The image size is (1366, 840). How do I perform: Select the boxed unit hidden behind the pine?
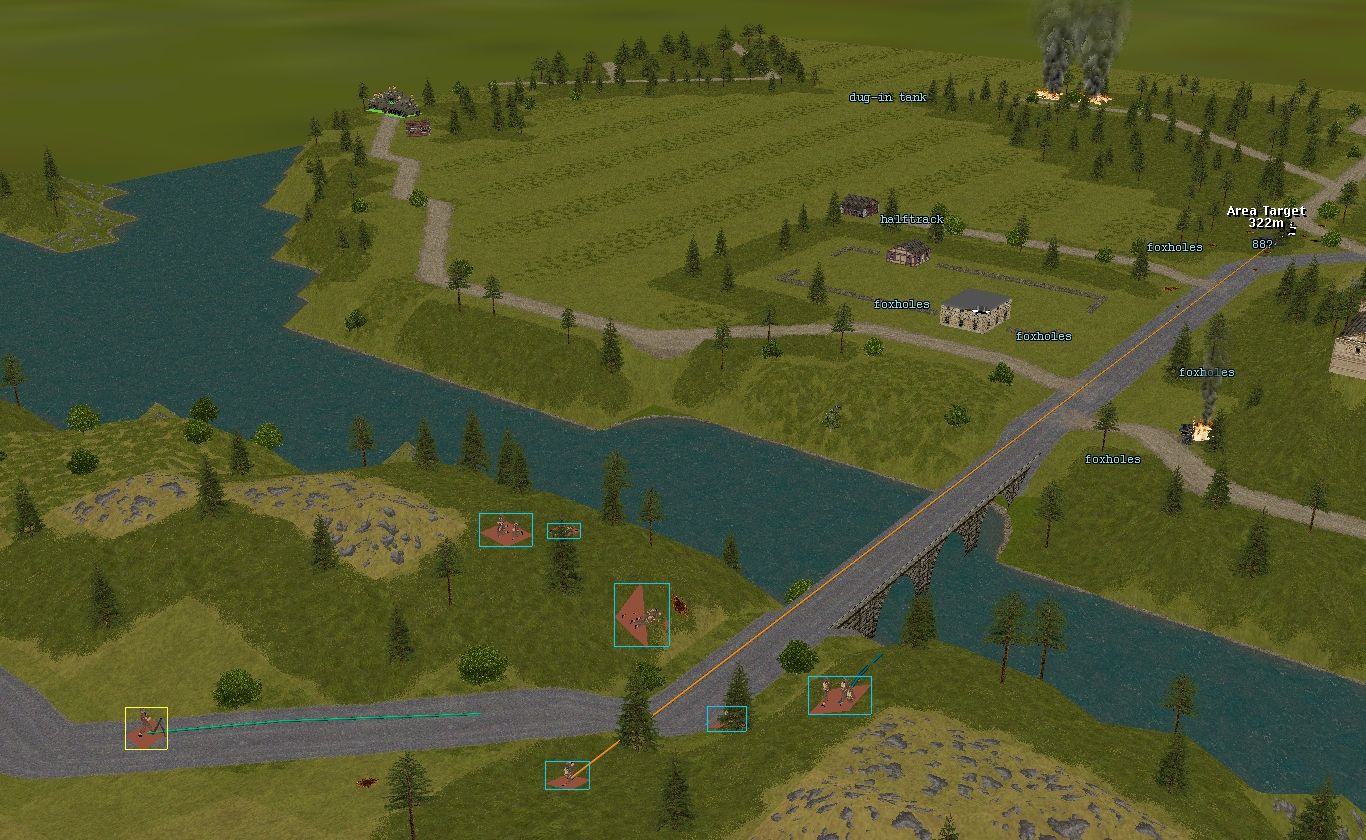click(727, 719)
